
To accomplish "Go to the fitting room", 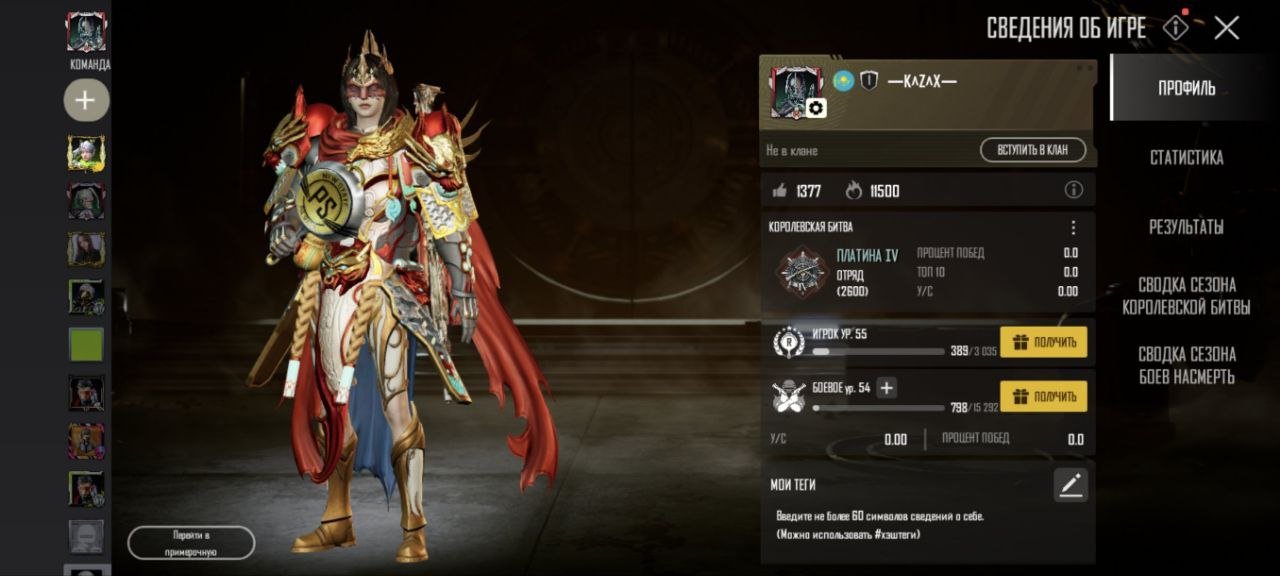I will click(x=191, y=543).
